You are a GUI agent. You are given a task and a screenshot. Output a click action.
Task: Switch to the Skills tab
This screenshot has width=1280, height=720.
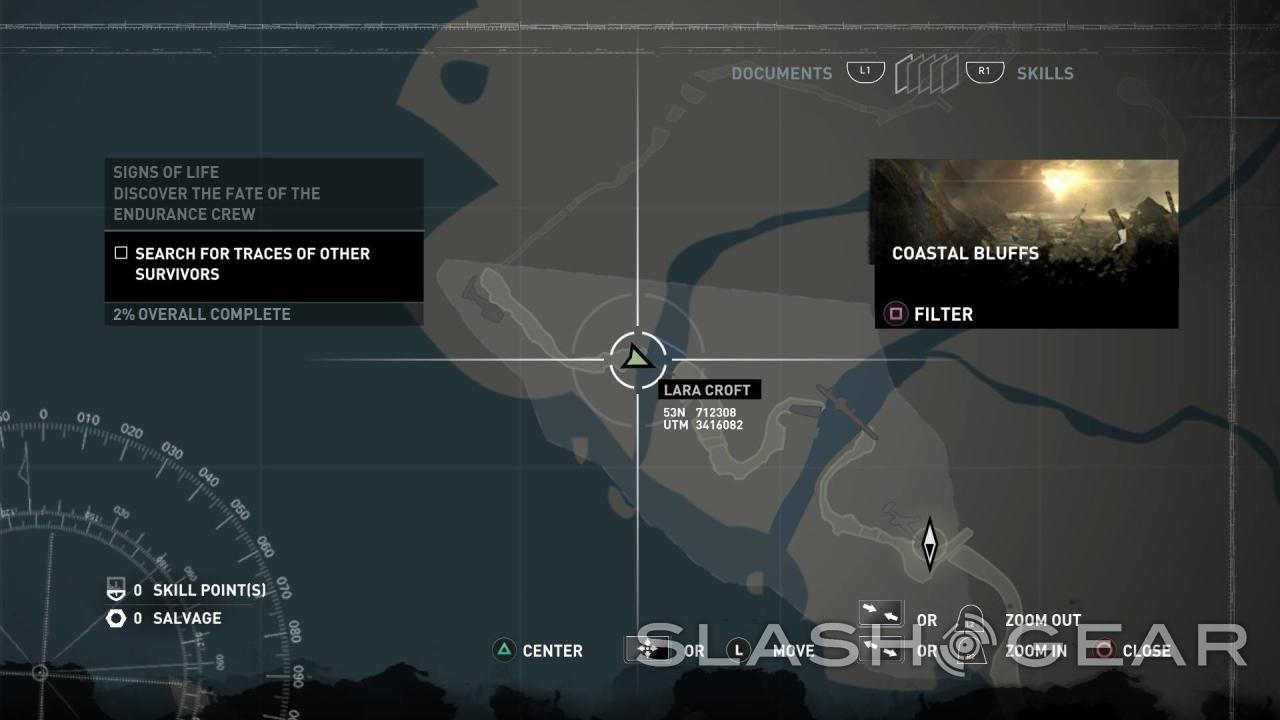tap(1044, 73)
